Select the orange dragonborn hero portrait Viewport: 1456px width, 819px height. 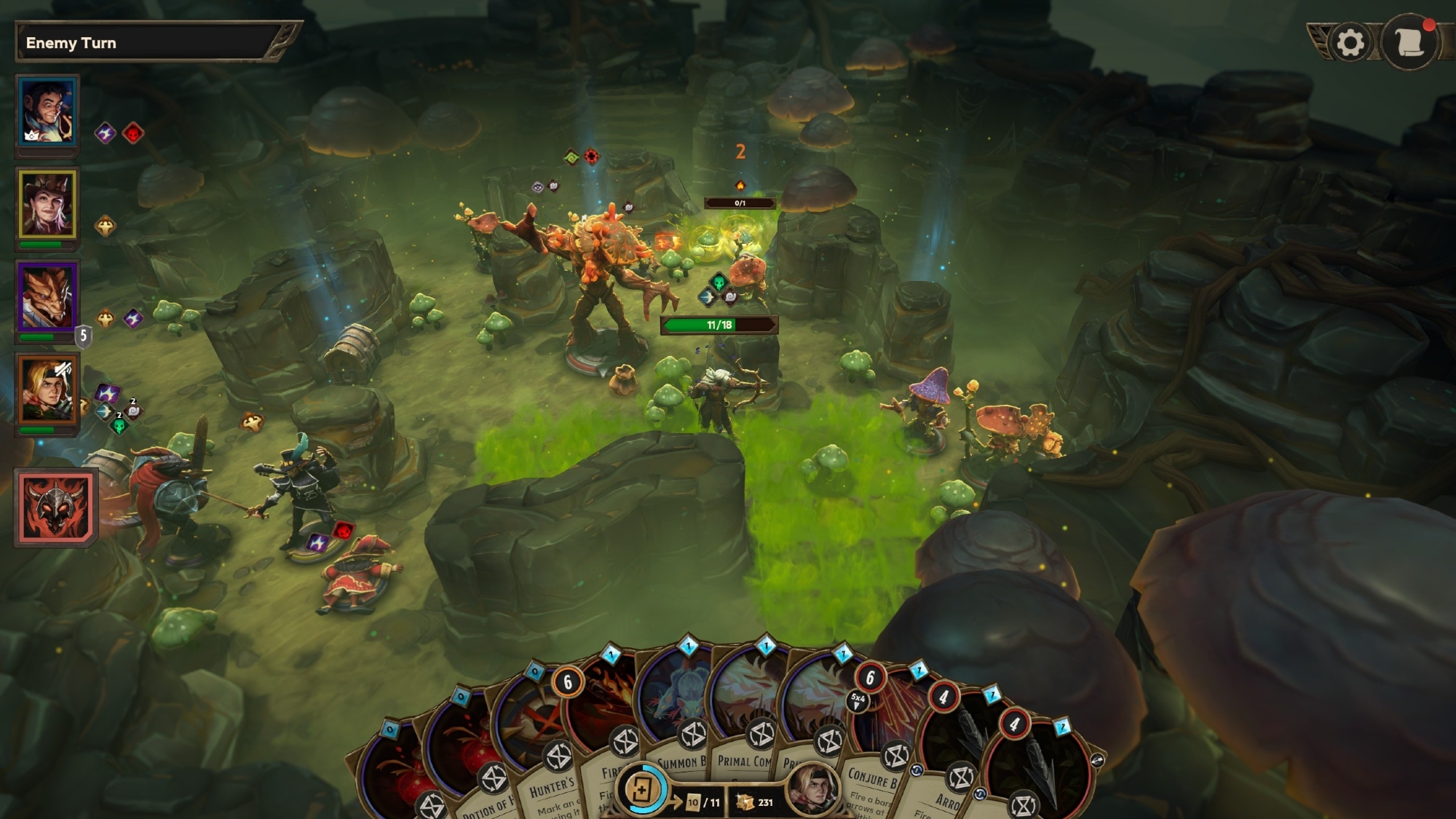47,298
